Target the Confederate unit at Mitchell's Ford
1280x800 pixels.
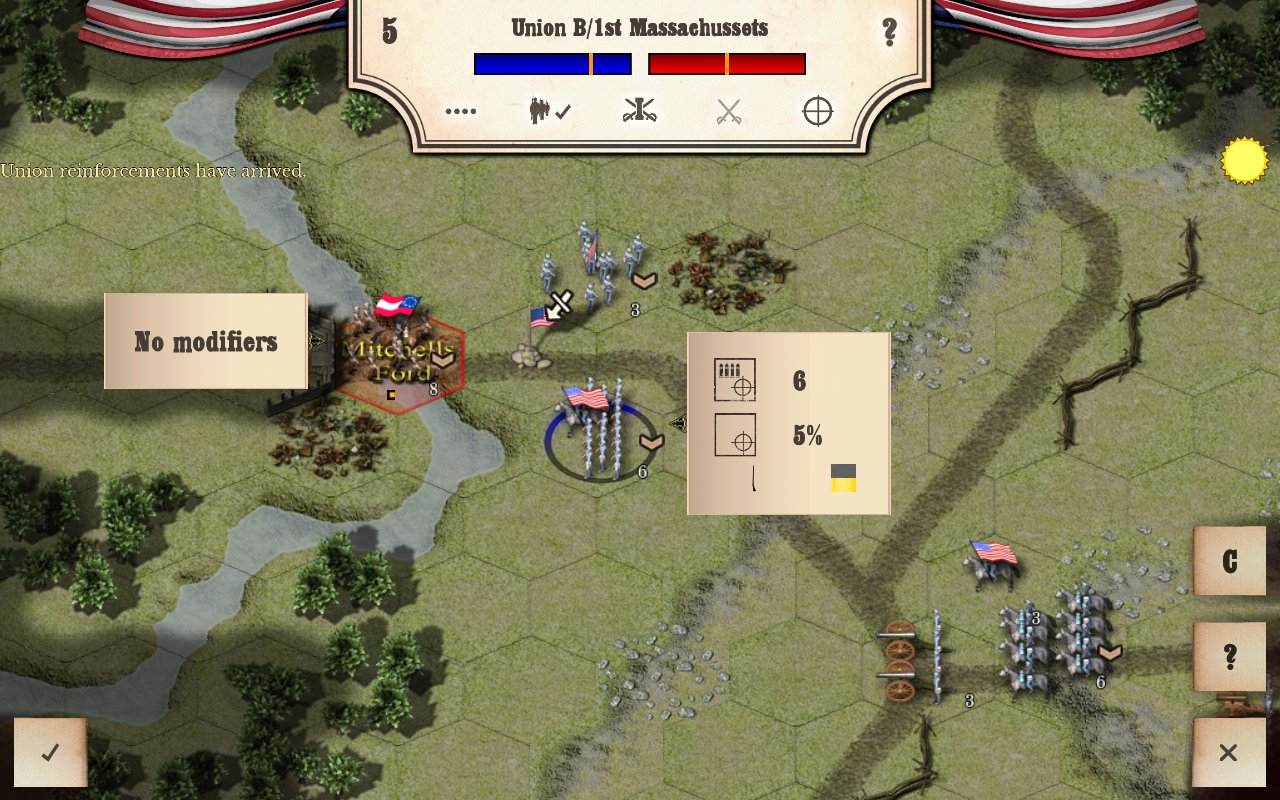(x=399, y=357)
